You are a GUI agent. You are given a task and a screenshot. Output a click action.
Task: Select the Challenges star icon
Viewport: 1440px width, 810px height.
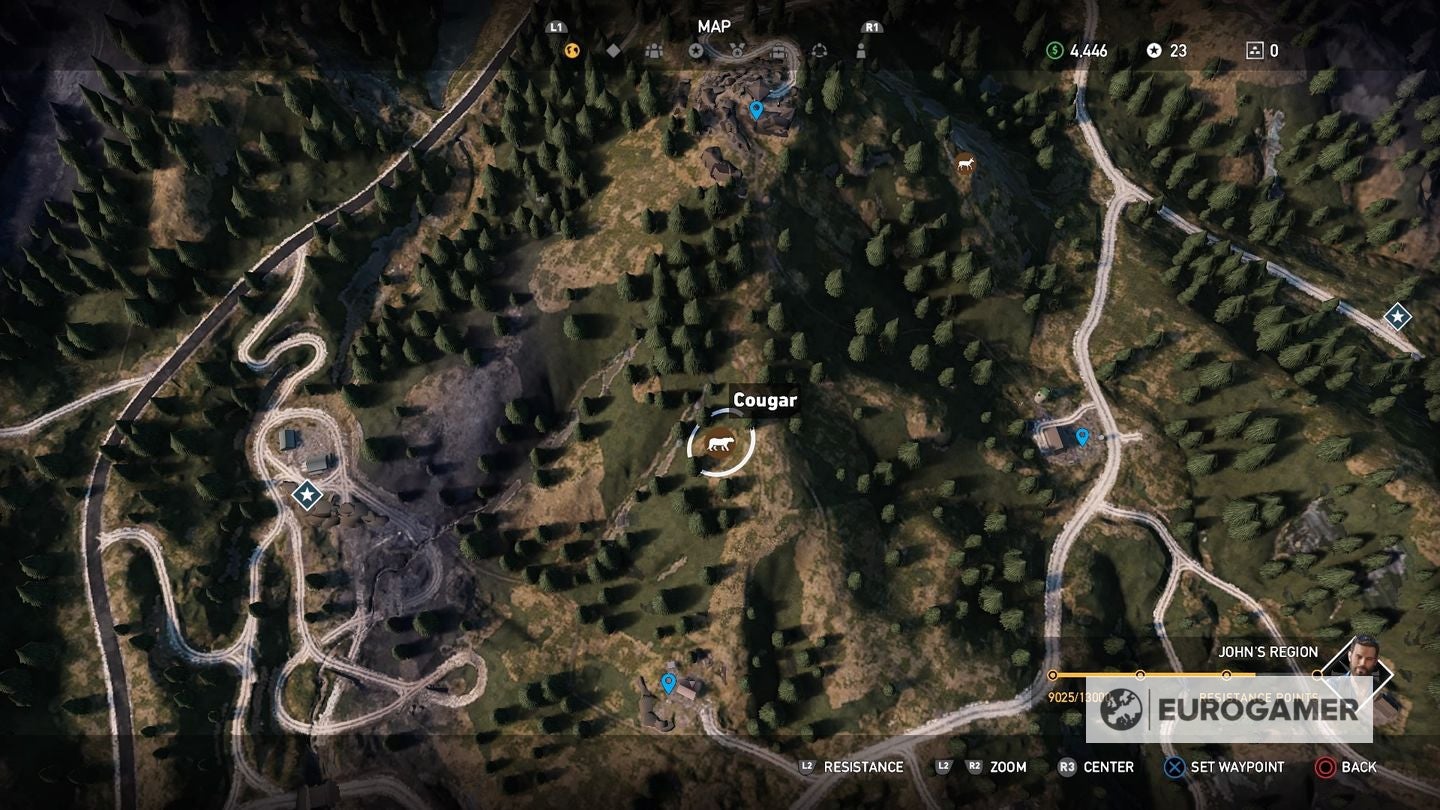click(x=695, y=48)
